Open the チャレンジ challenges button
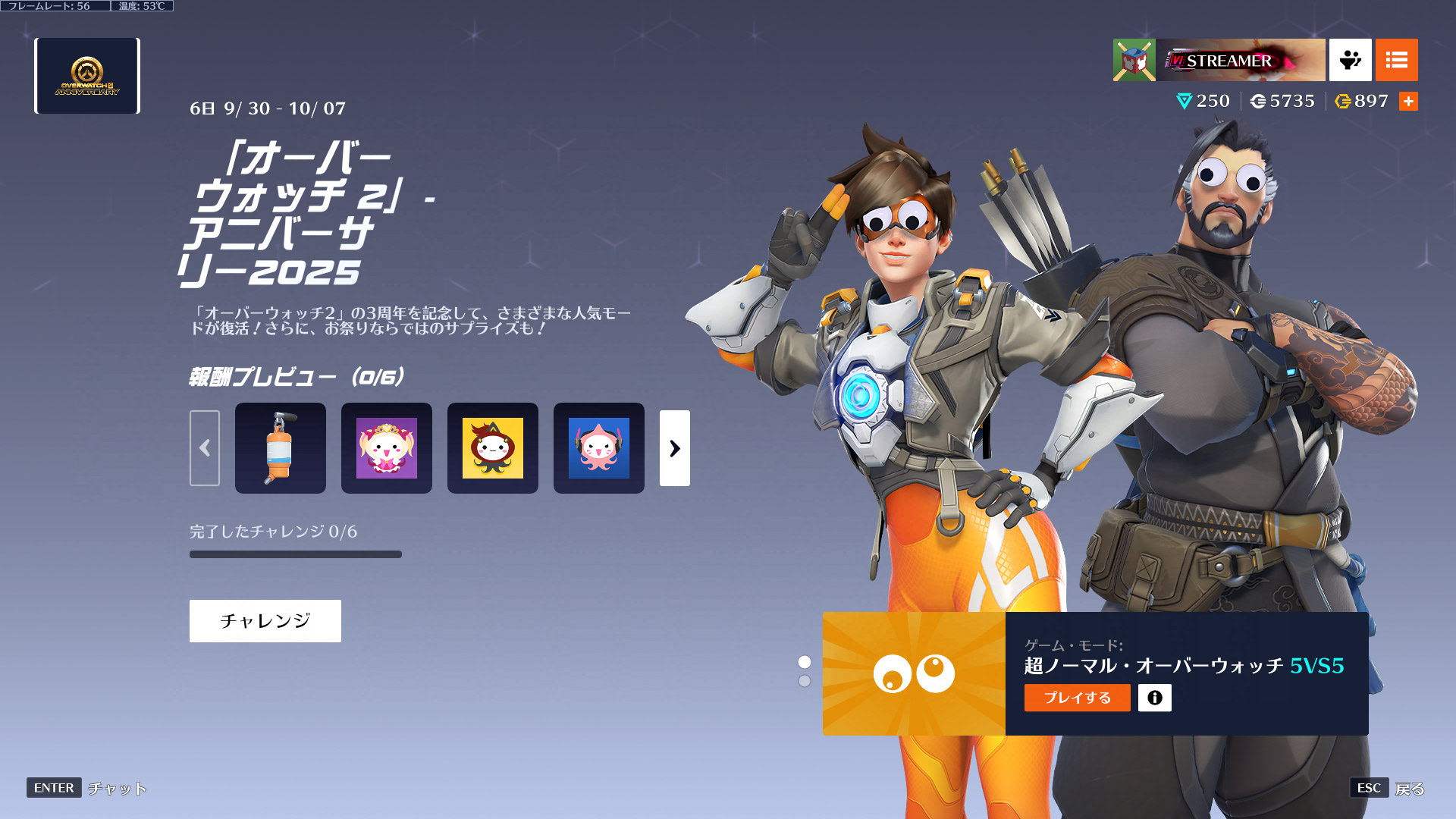 [265, 621]
